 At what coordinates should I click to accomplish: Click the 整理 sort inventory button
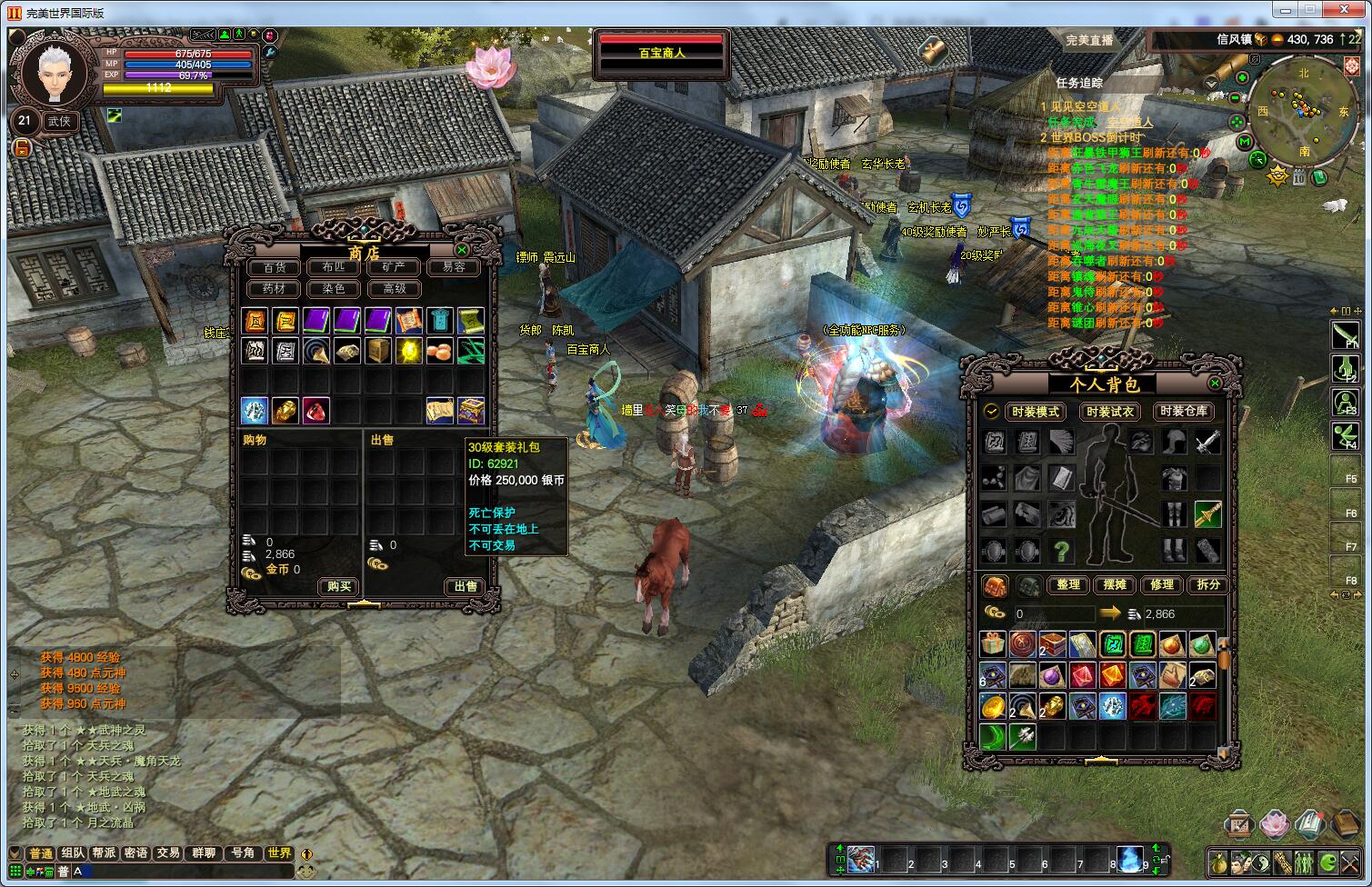point(1068,584)
